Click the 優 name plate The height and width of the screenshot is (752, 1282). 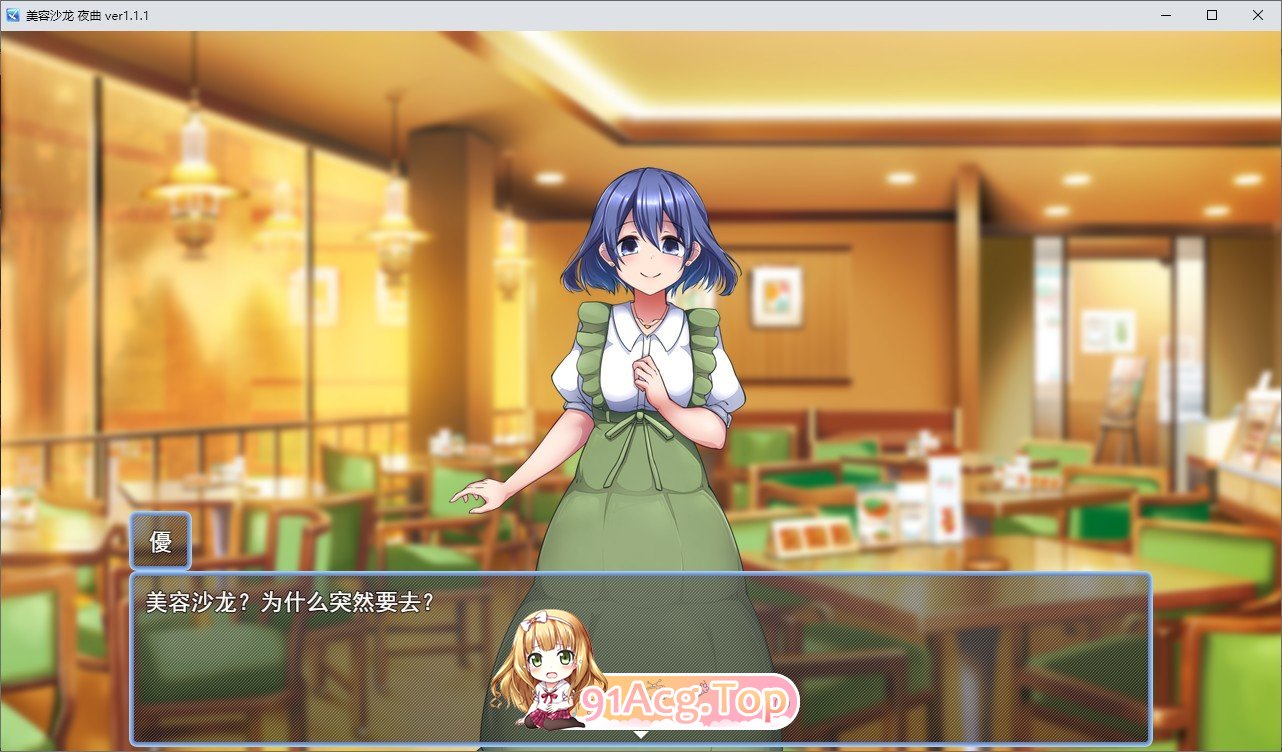pyautogui.click(x=161, y=540)
